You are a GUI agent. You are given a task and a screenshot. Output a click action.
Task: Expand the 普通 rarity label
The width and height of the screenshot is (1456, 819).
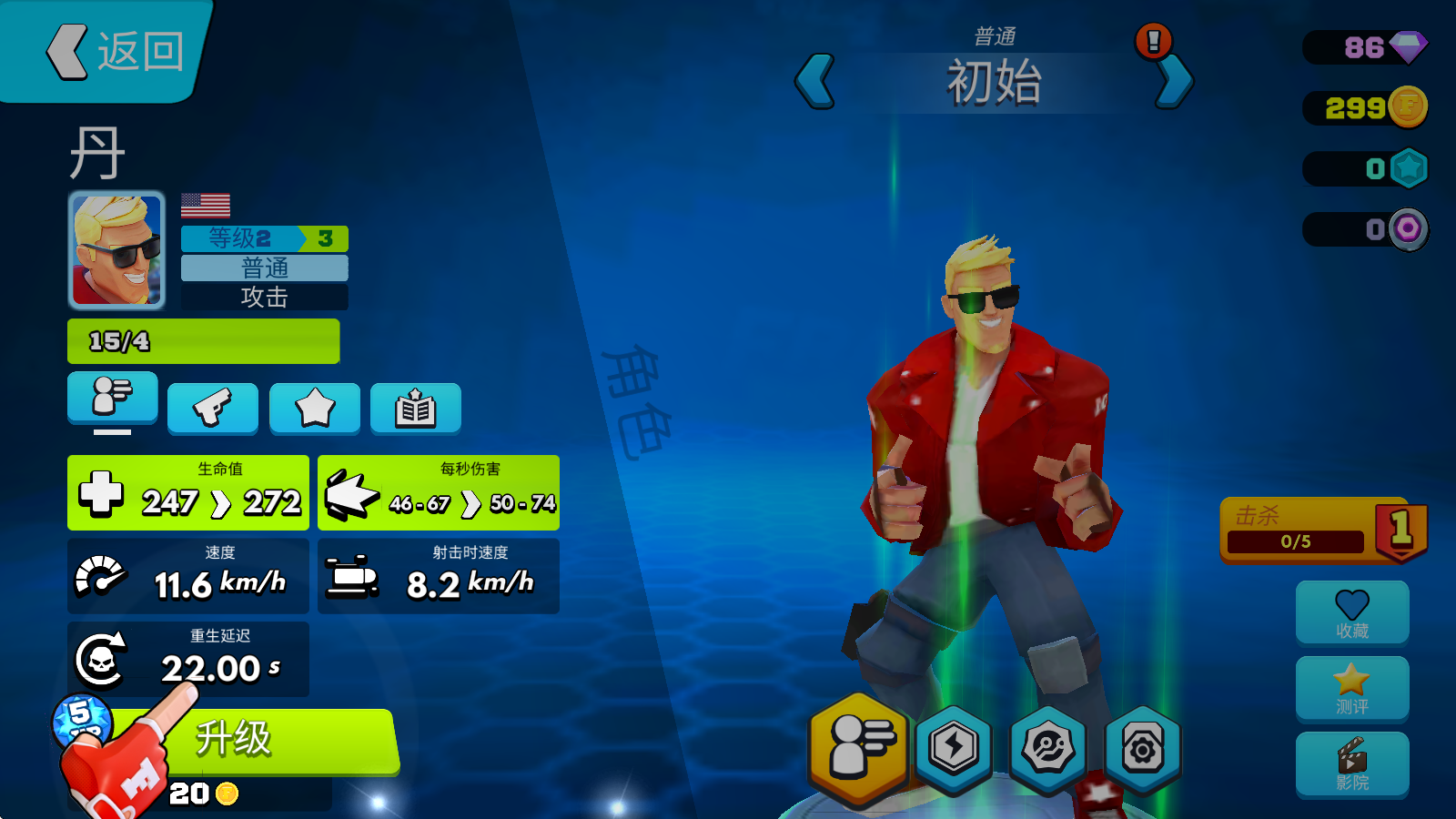pos(264,268)
